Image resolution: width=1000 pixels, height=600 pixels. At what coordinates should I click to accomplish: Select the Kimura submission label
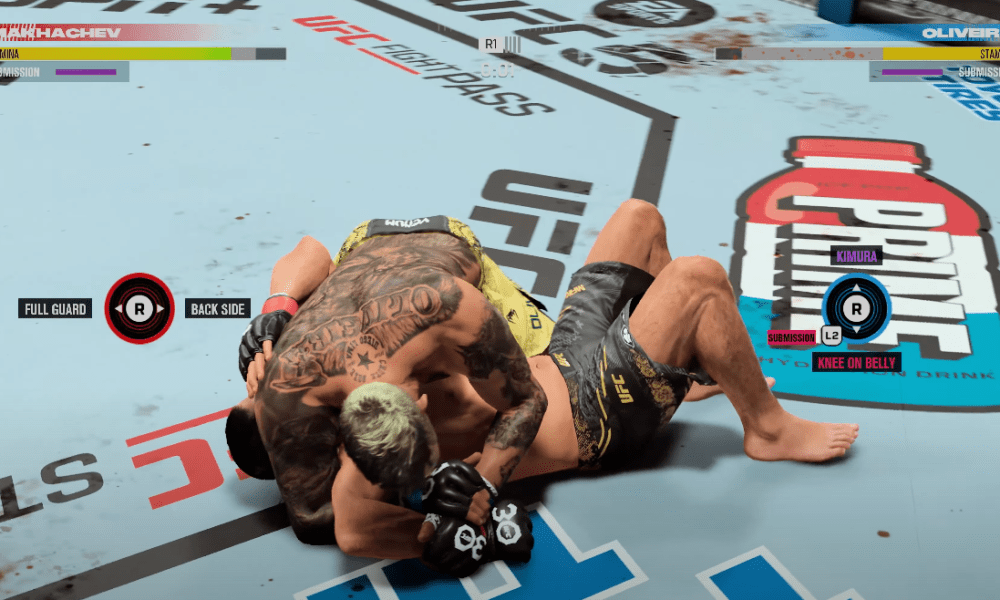point(857,257)
